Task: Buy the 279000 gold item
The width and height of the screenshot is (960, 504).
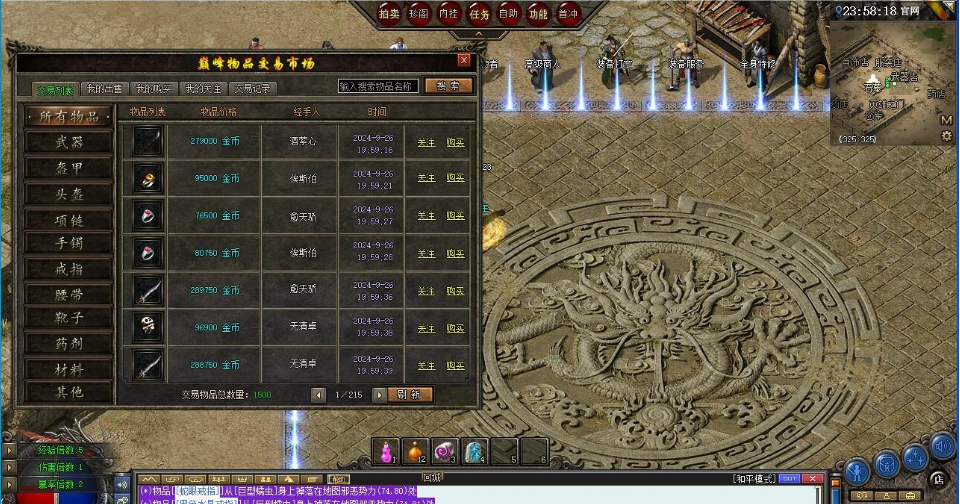Action: (455, 142)
